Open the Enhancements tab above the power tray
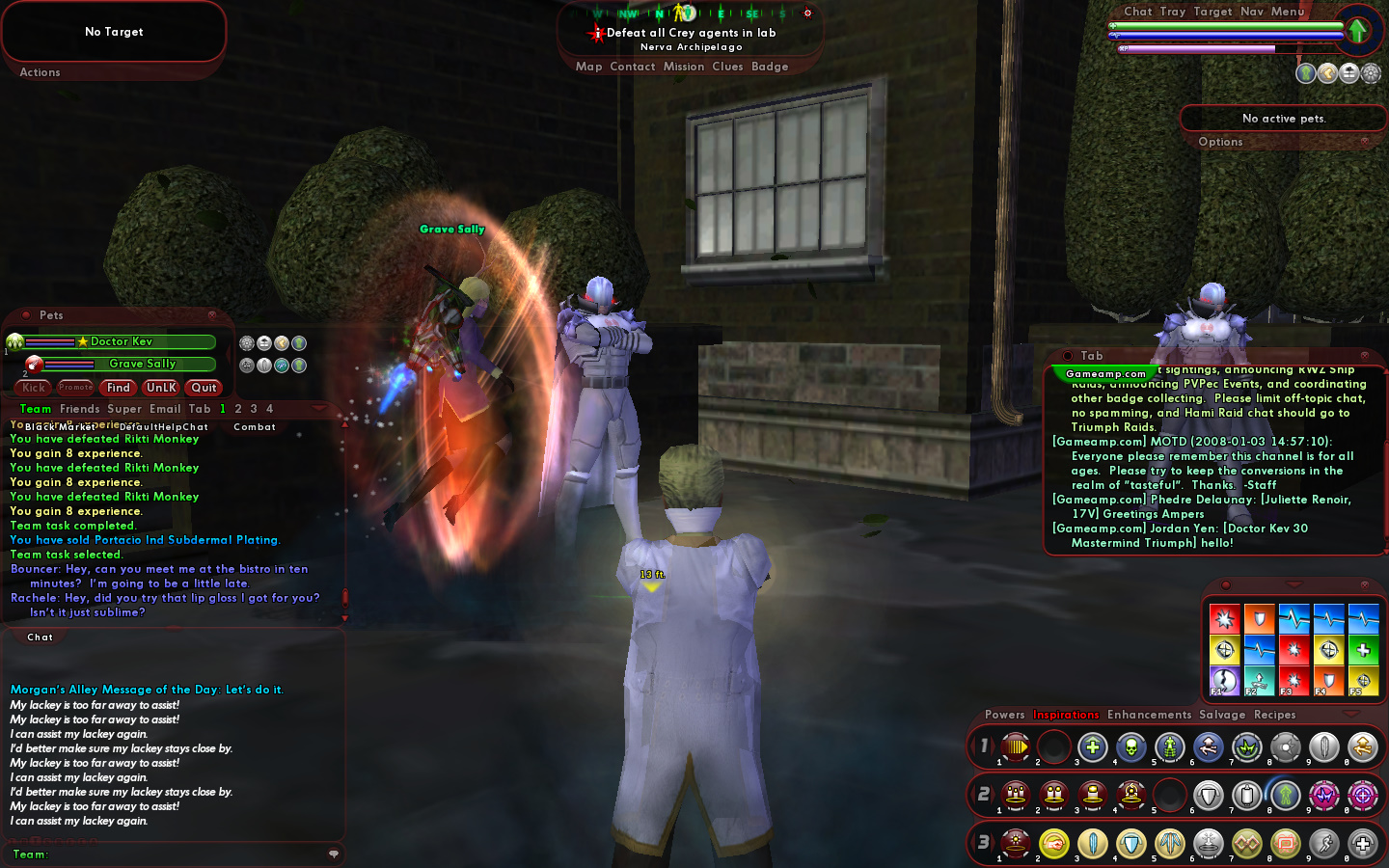 pos(1149,715)
